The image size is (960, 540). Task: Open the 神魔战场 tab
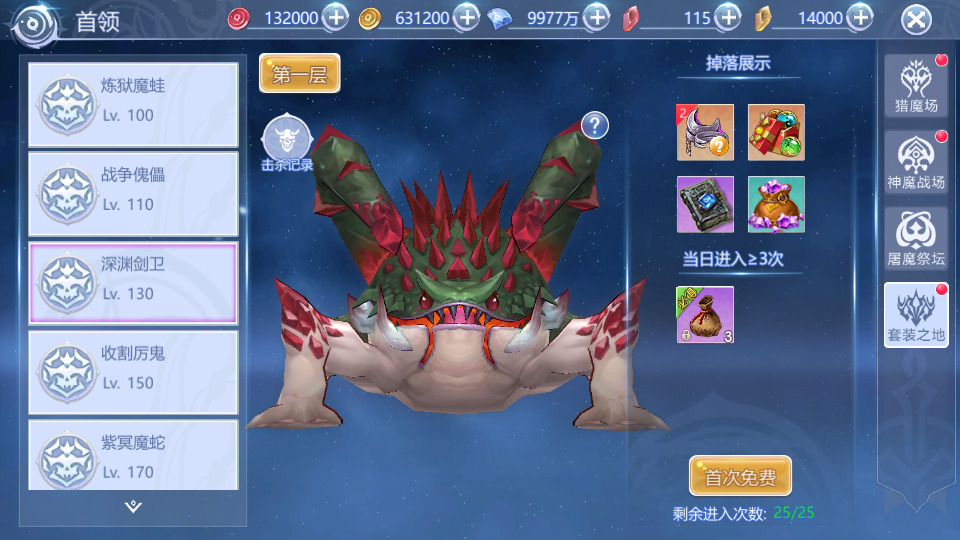point(916,162)
